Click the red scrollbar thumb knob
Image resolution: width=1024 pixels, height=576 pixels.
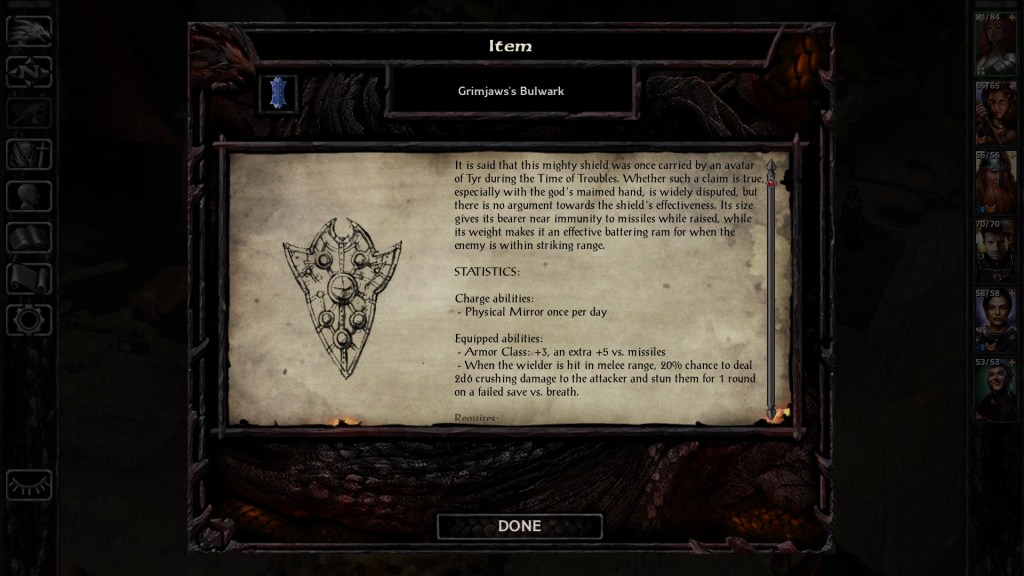coord(771,183)
